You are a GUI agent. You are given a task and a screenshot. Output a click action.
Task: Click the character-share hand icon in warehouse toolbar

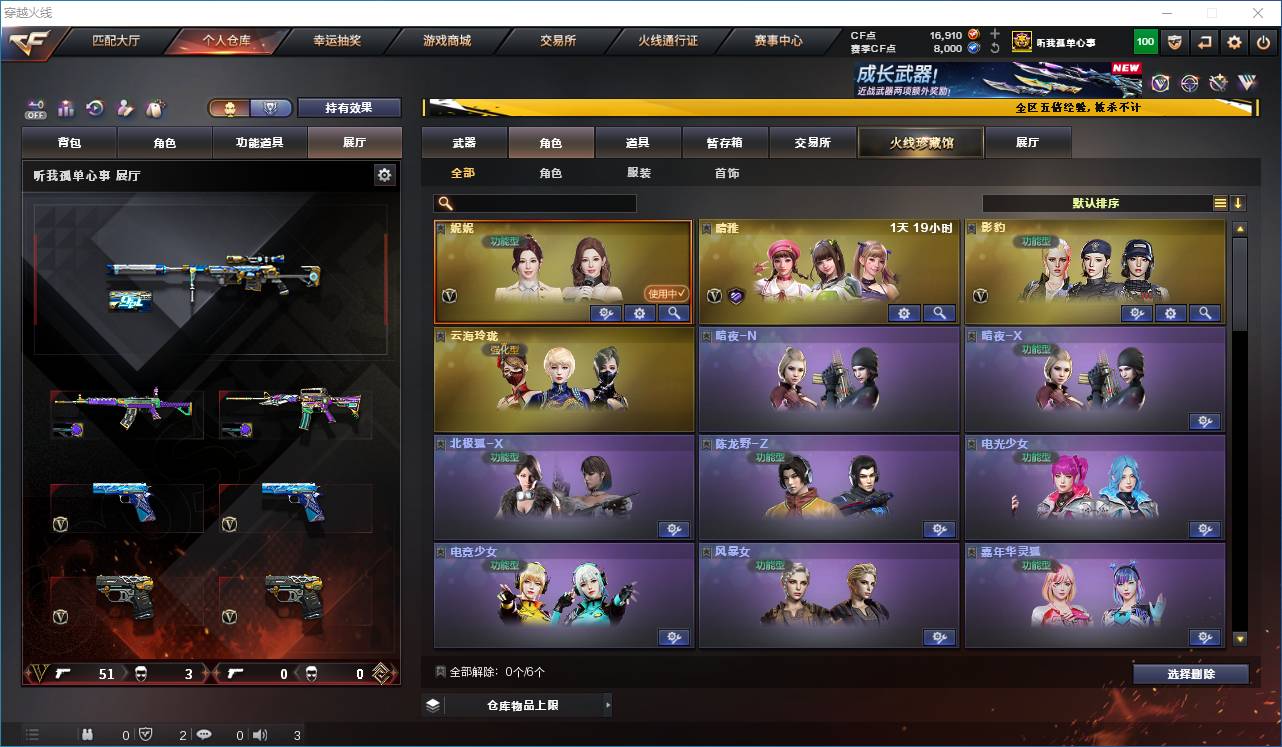click(125, 107)
